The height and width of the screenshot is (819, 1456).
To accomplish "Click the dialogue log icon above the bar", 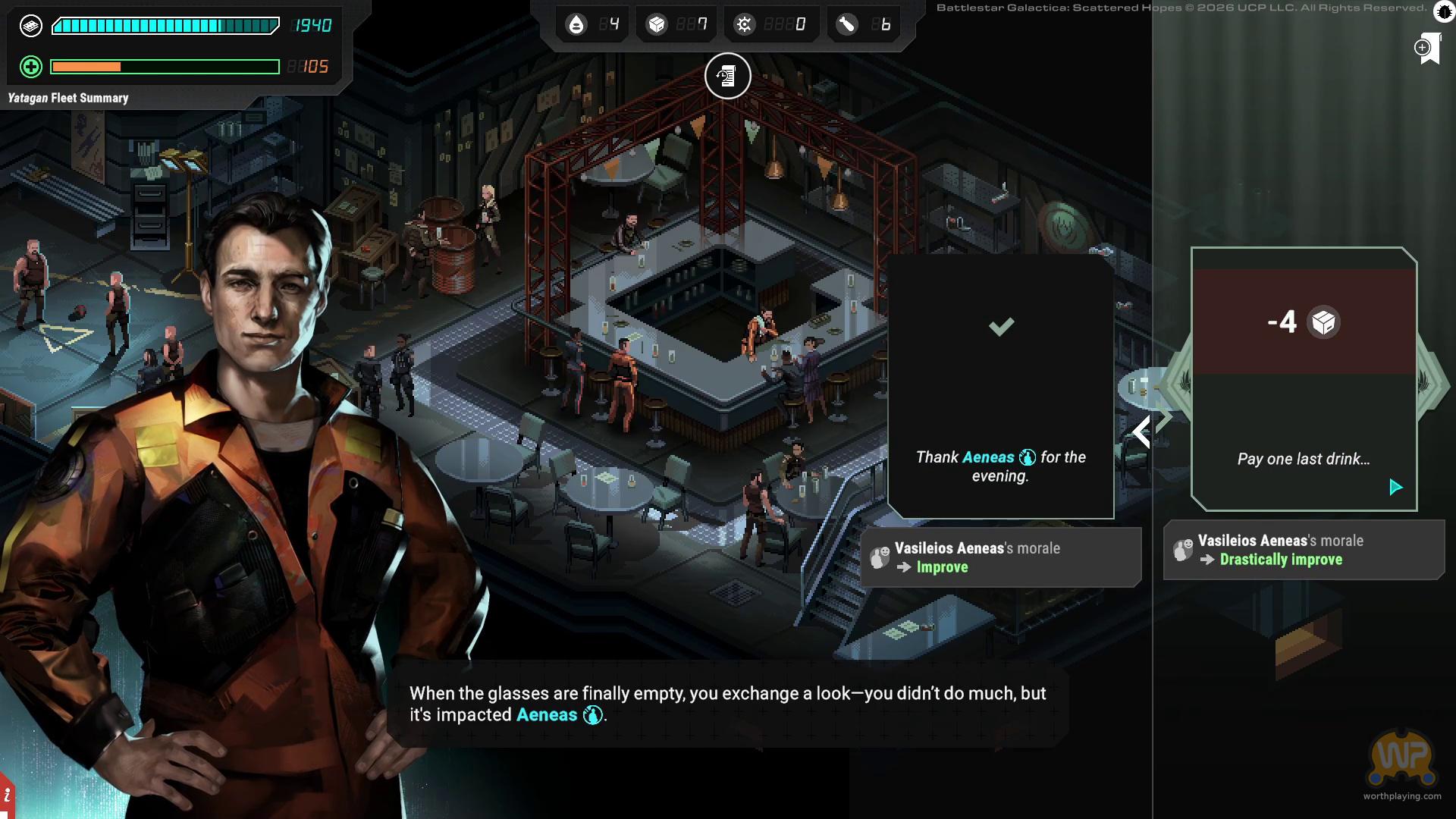I will pyautogui.click(x=727, y=76).
